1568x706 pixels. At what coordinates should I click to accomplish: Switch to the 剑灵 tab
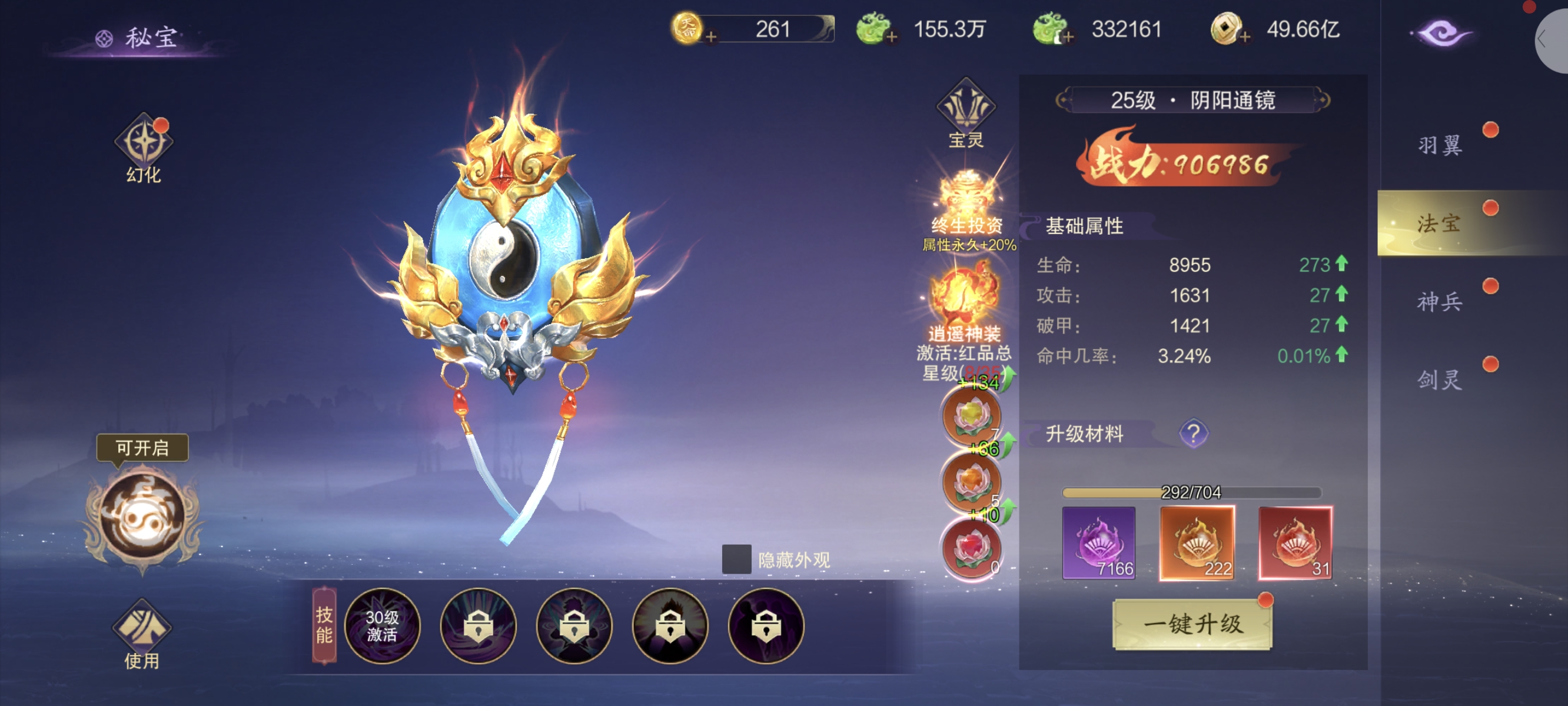pos(1440,380)
